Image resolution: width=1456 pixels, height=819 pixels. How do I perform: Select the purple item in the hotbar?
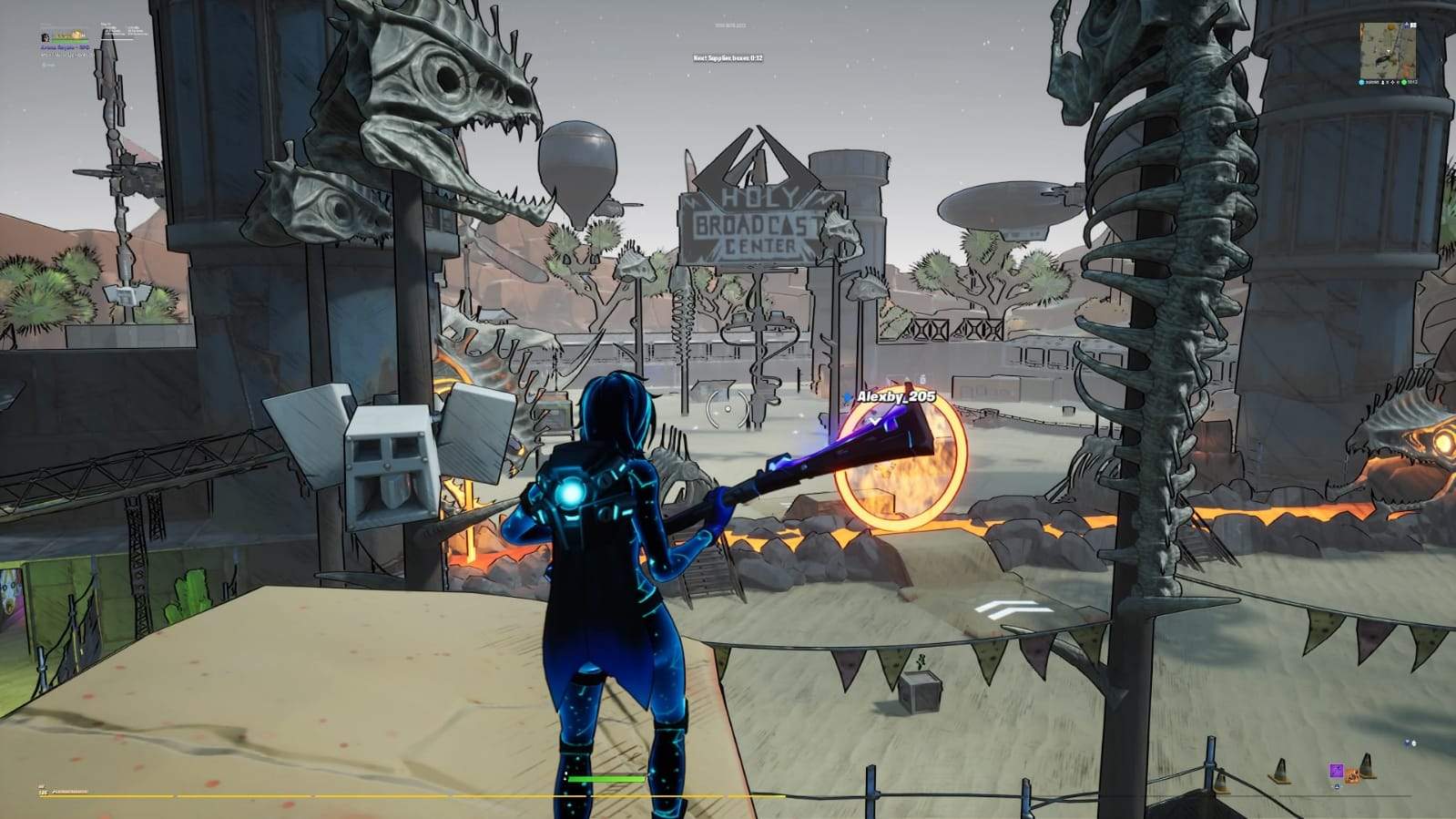click(x=1337, y=771)
